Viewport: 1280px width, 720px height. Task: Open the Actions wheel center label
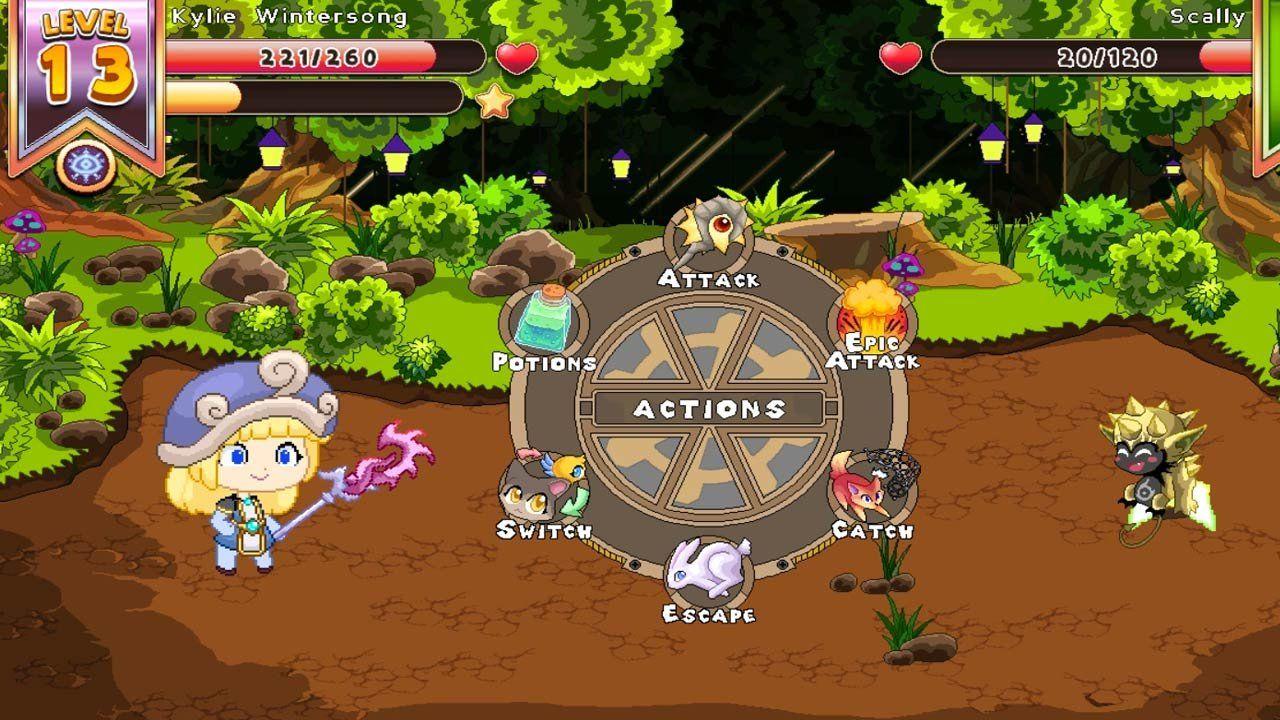pos(710,407)
